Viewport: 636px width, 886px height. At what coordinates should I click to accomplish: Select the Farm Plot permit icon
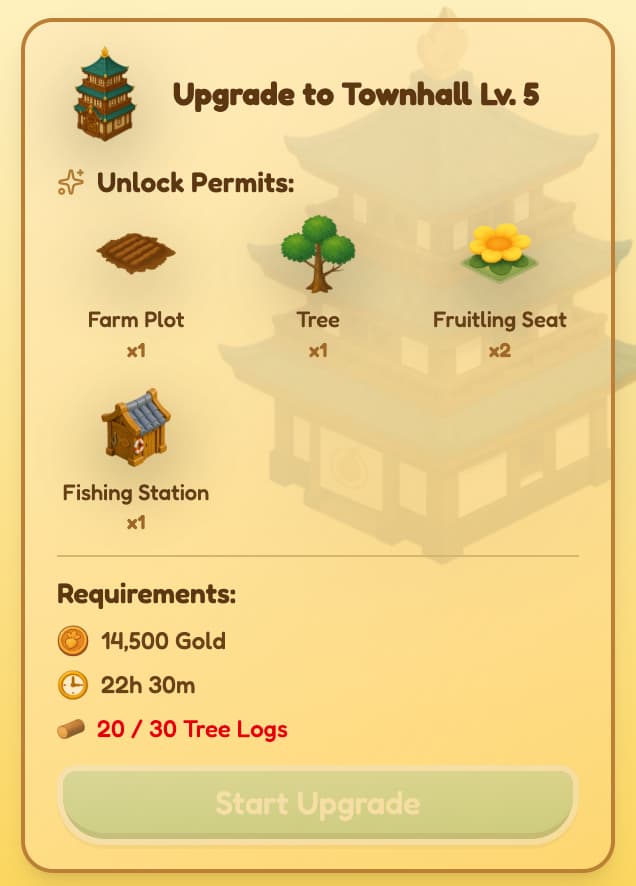coord(136,255)
